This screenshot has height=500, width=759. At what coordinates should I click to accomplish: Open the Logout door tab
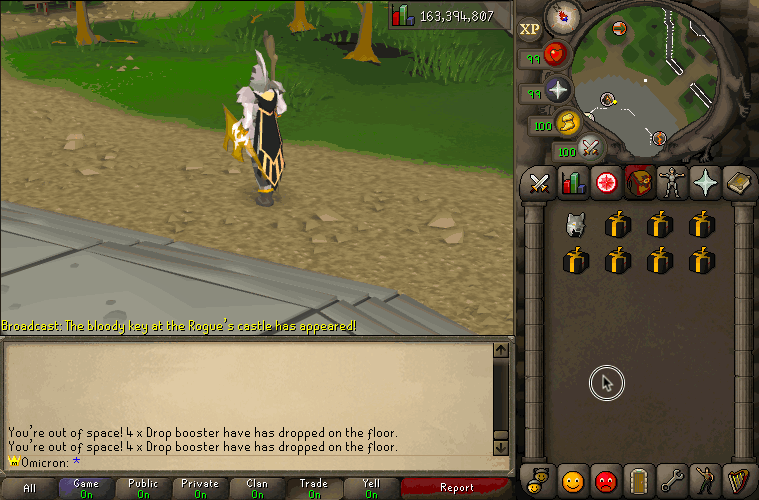click(639, 479)
